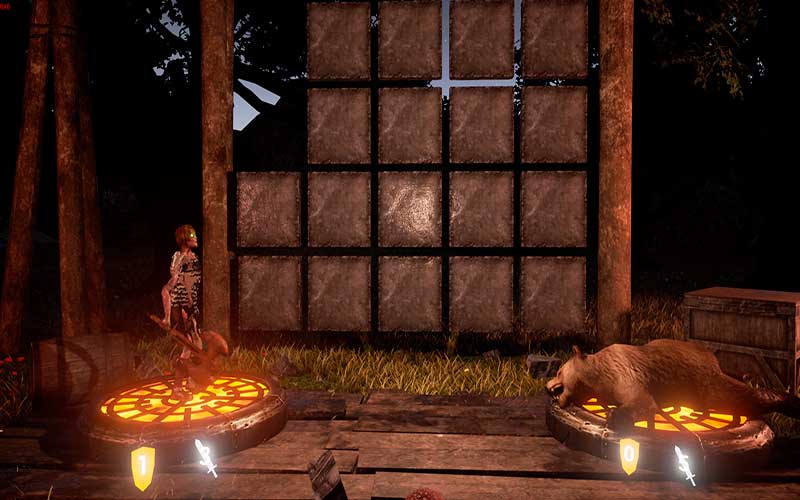
Task: Select the sword icon beside the number 0 shield
Action: pyautogui.click(x=685, y=464)
